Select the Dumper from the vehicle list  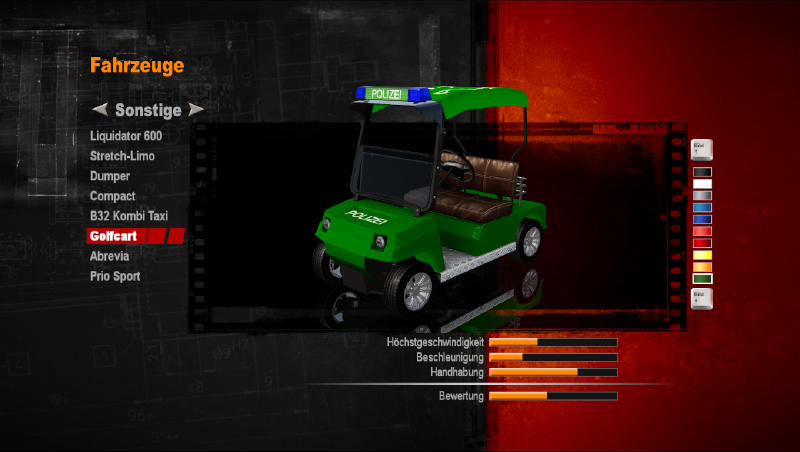(109, 176)
